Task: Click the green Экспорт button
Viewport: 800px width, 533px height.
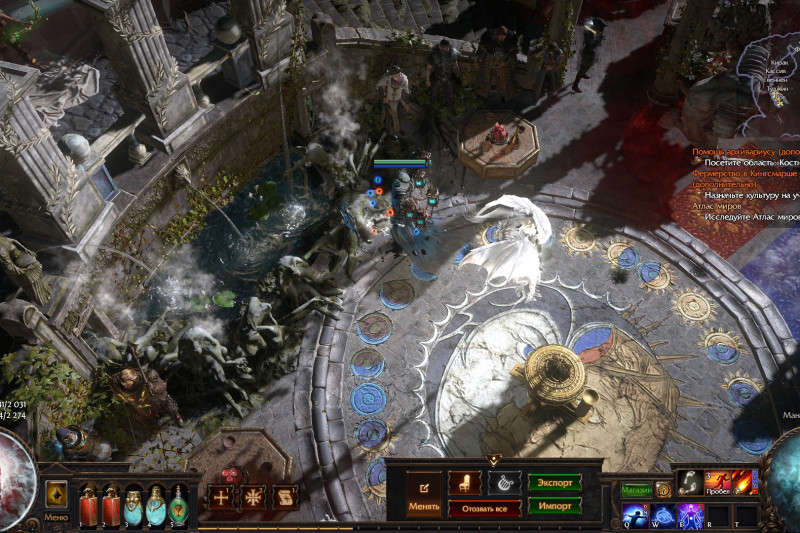Action: click(x=554, y=482)
